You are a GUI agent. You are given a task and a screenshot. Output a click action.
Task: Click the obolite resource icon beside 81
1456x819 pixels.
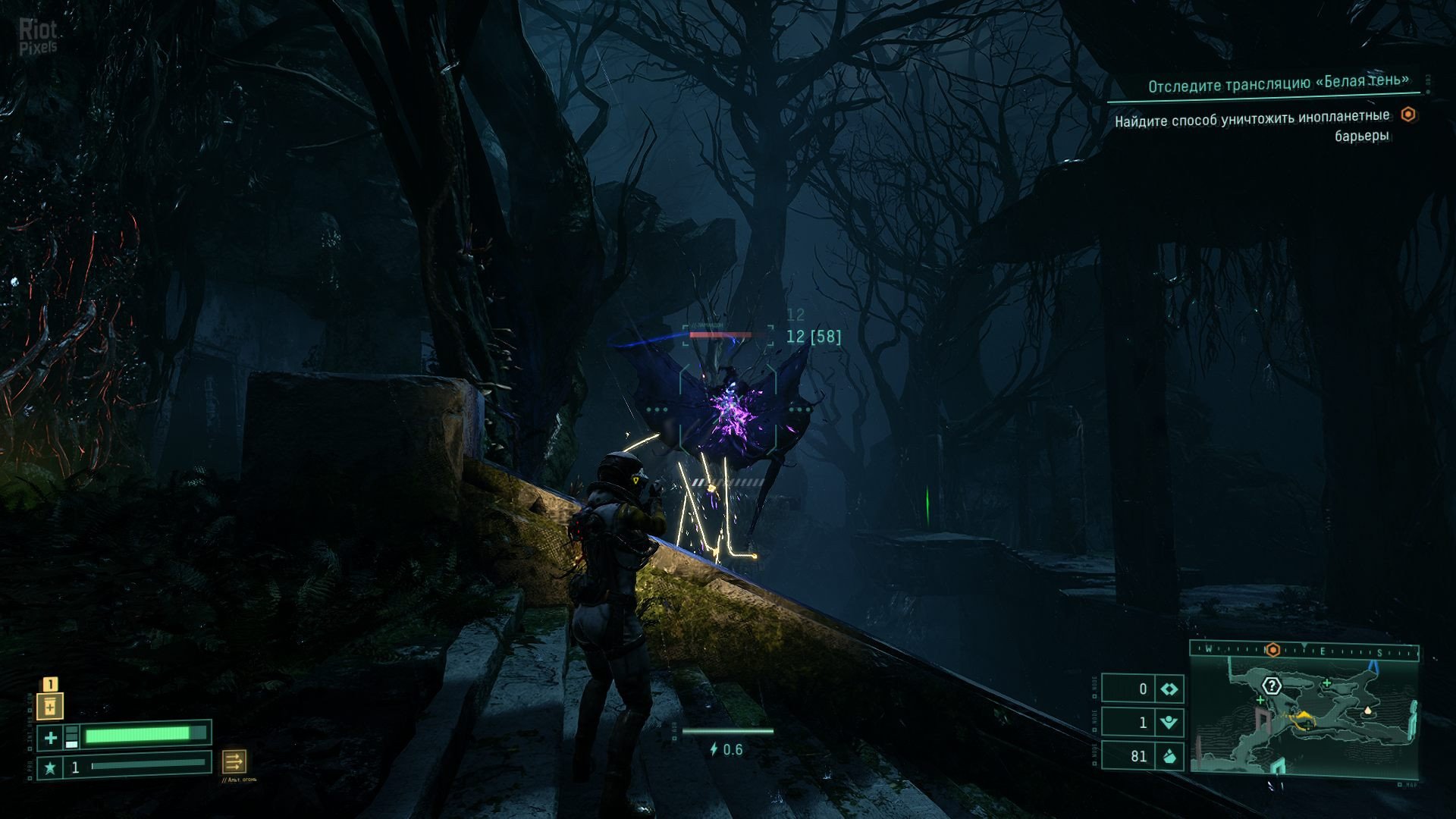pos(1169,756)
